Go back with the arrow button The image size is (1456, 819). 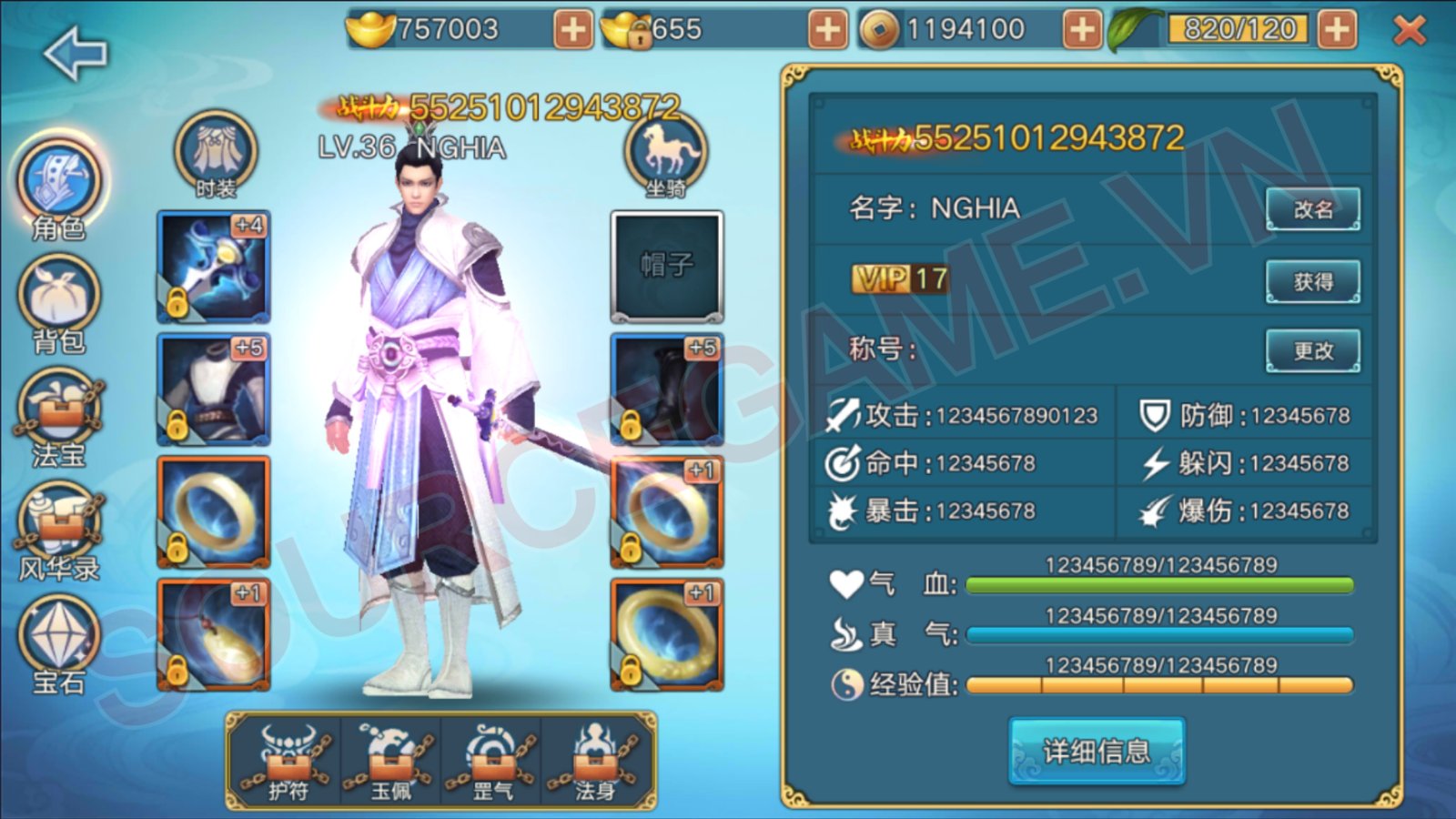pyautogui.click(x=75, y=55)
